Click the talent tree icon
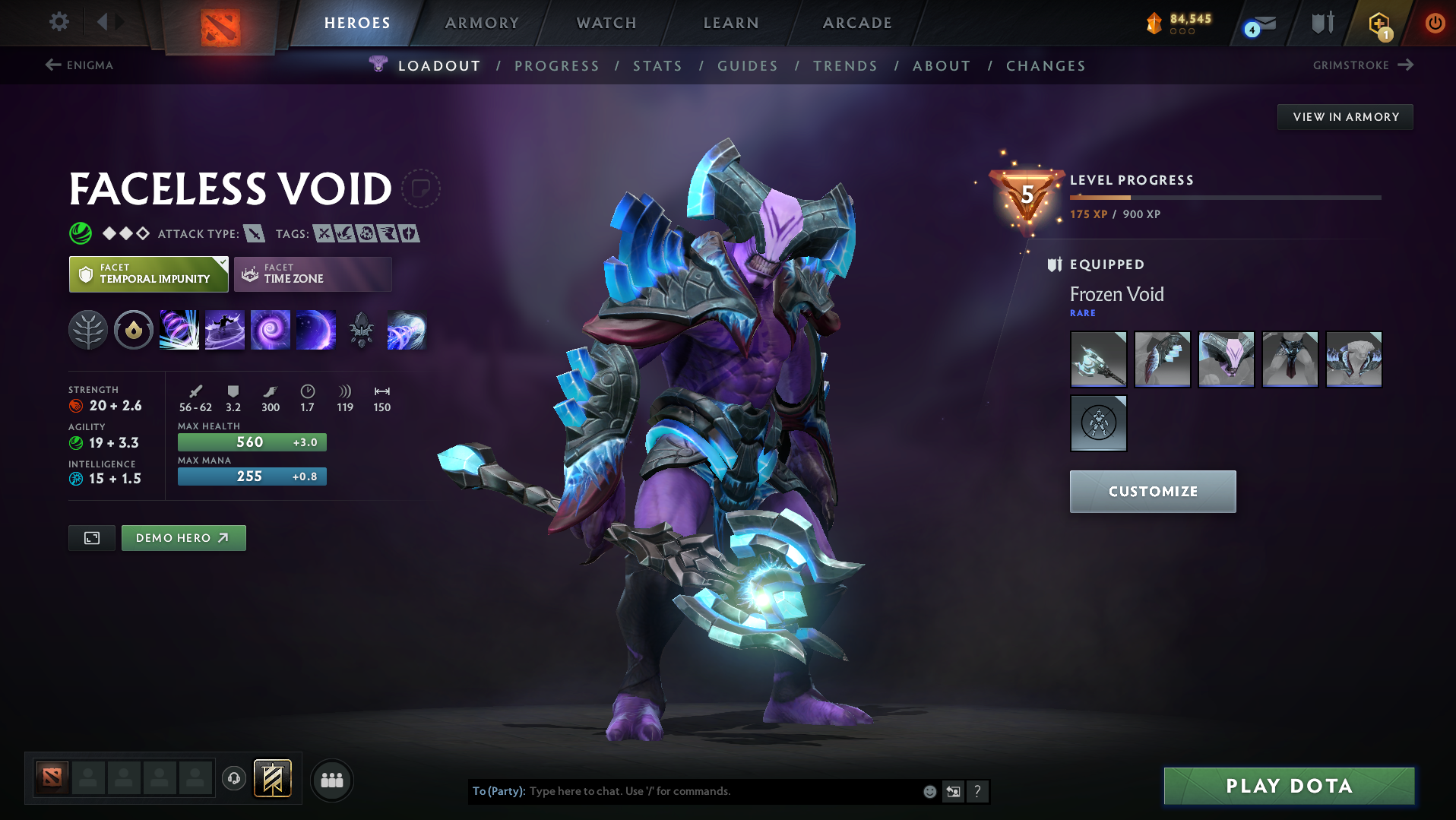This screenshot has width=1456, height=820. [x=88, y=330]
